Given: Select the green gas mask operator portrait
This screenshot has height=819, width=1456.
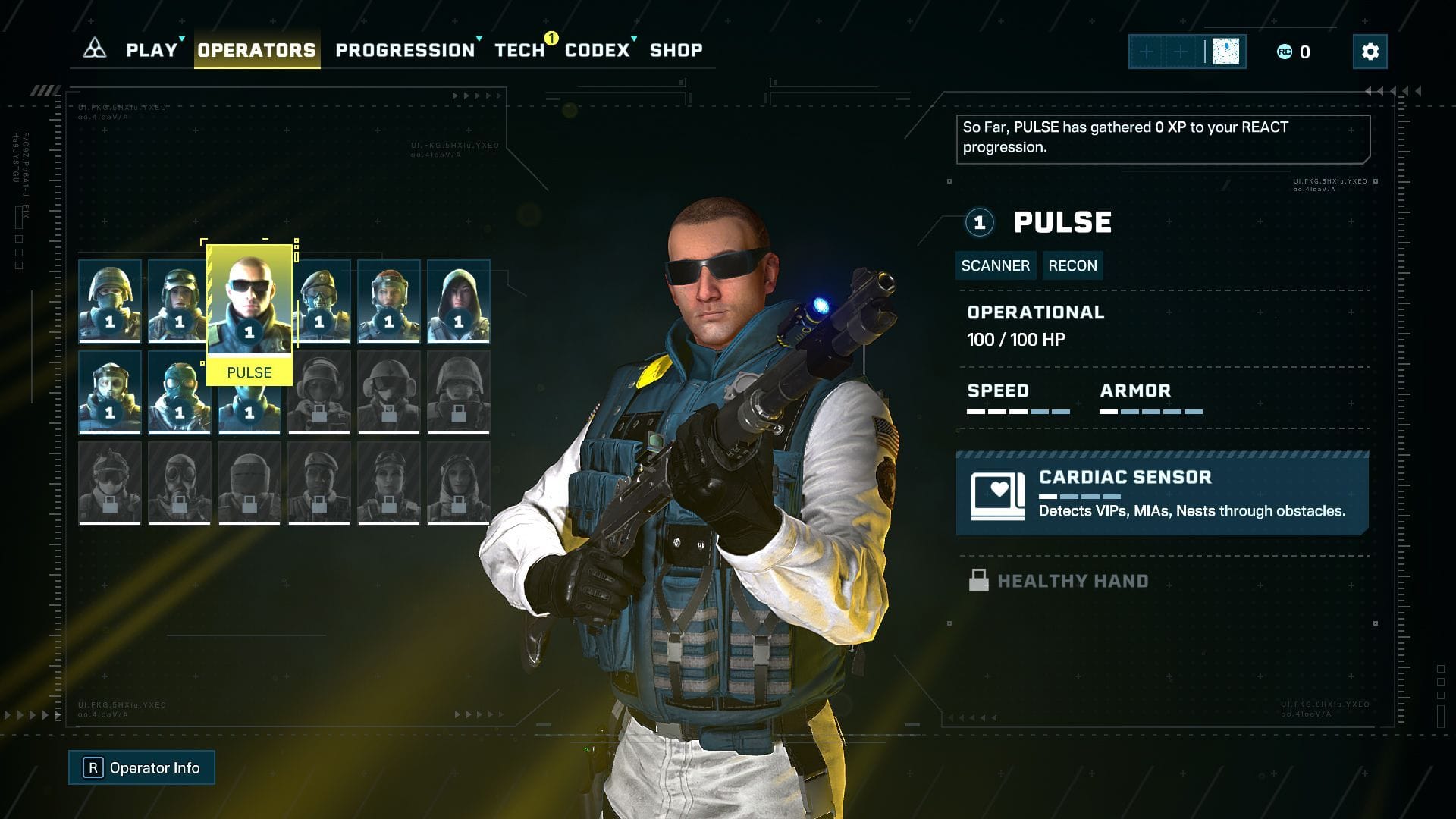Looking at the screenshot, I should coord(180,393).
